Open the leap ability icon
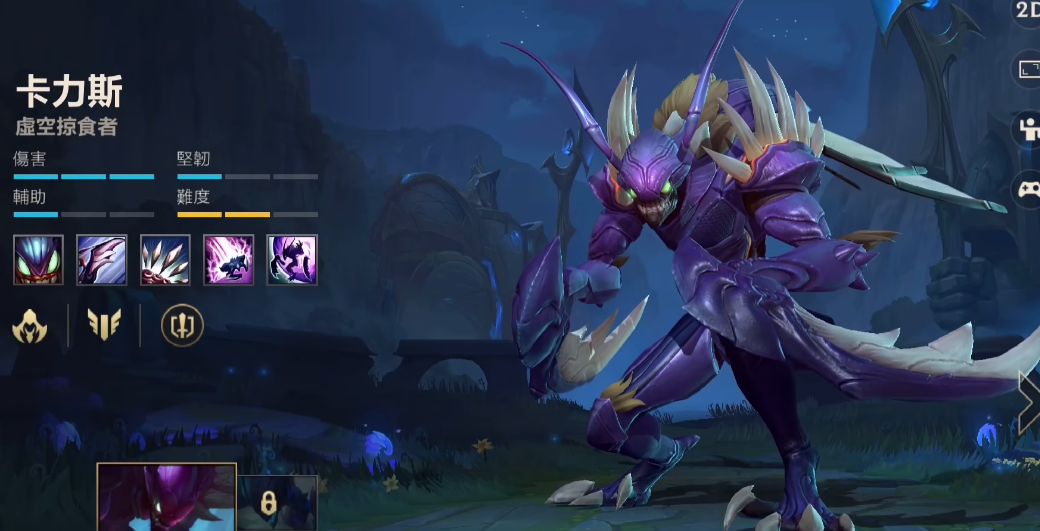Viewport: 1040px width, 531px height. pyautogui.click(x=229, y=260)
